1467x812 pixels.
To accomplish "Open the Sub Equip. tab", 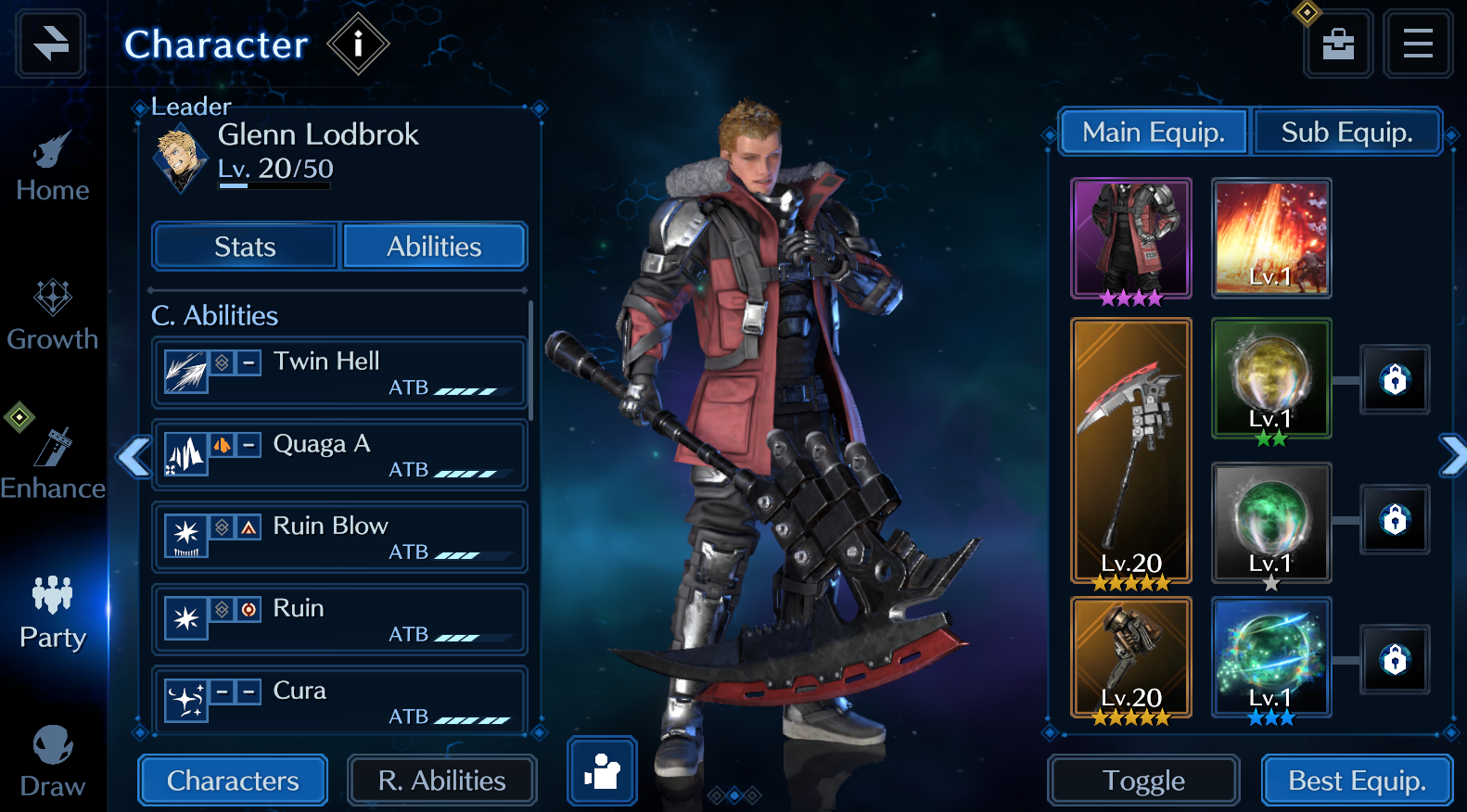I will 1346,133.
